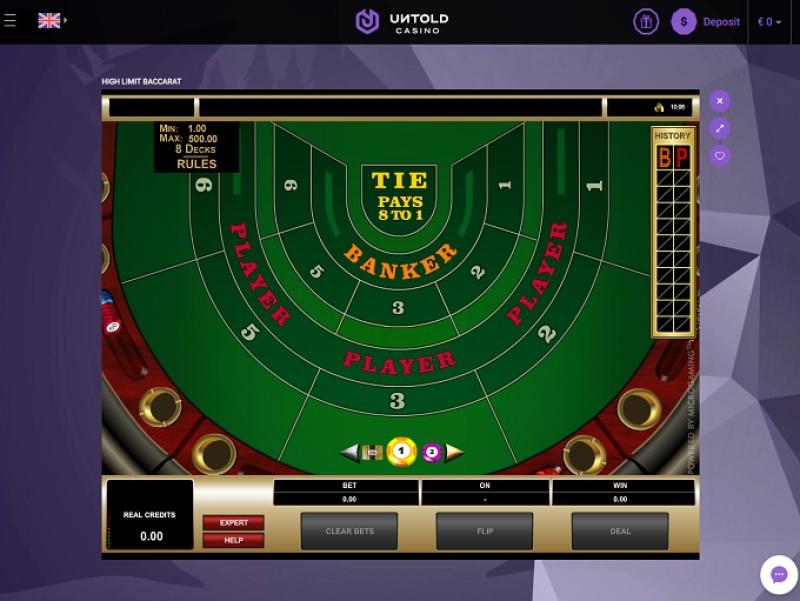Show the table Rules
The height and width of the screenshot is (601, 800).
[x=197, y=164]
